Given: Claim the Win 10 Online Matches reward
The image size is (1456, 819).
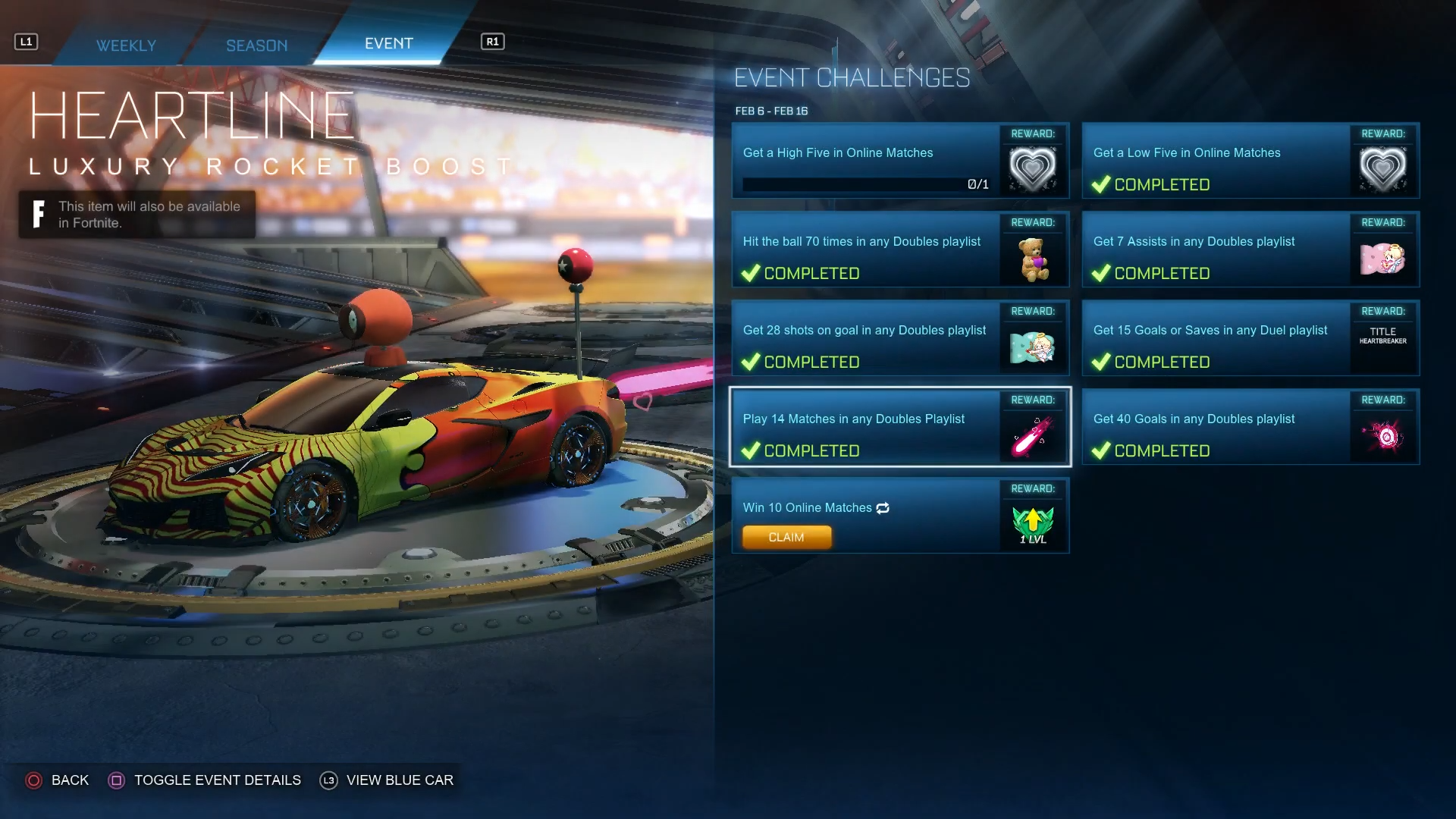Looking at the screenshot, I should click(x=786, y=537).
